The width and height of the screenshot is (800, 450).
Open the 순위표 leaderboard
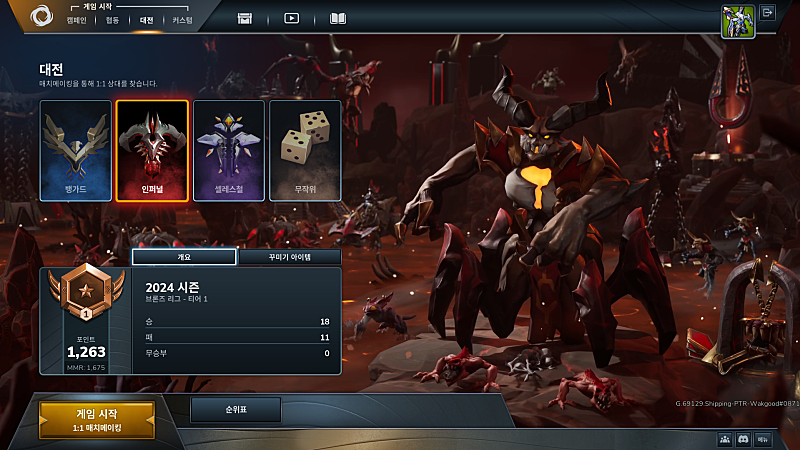coord(235,409)
